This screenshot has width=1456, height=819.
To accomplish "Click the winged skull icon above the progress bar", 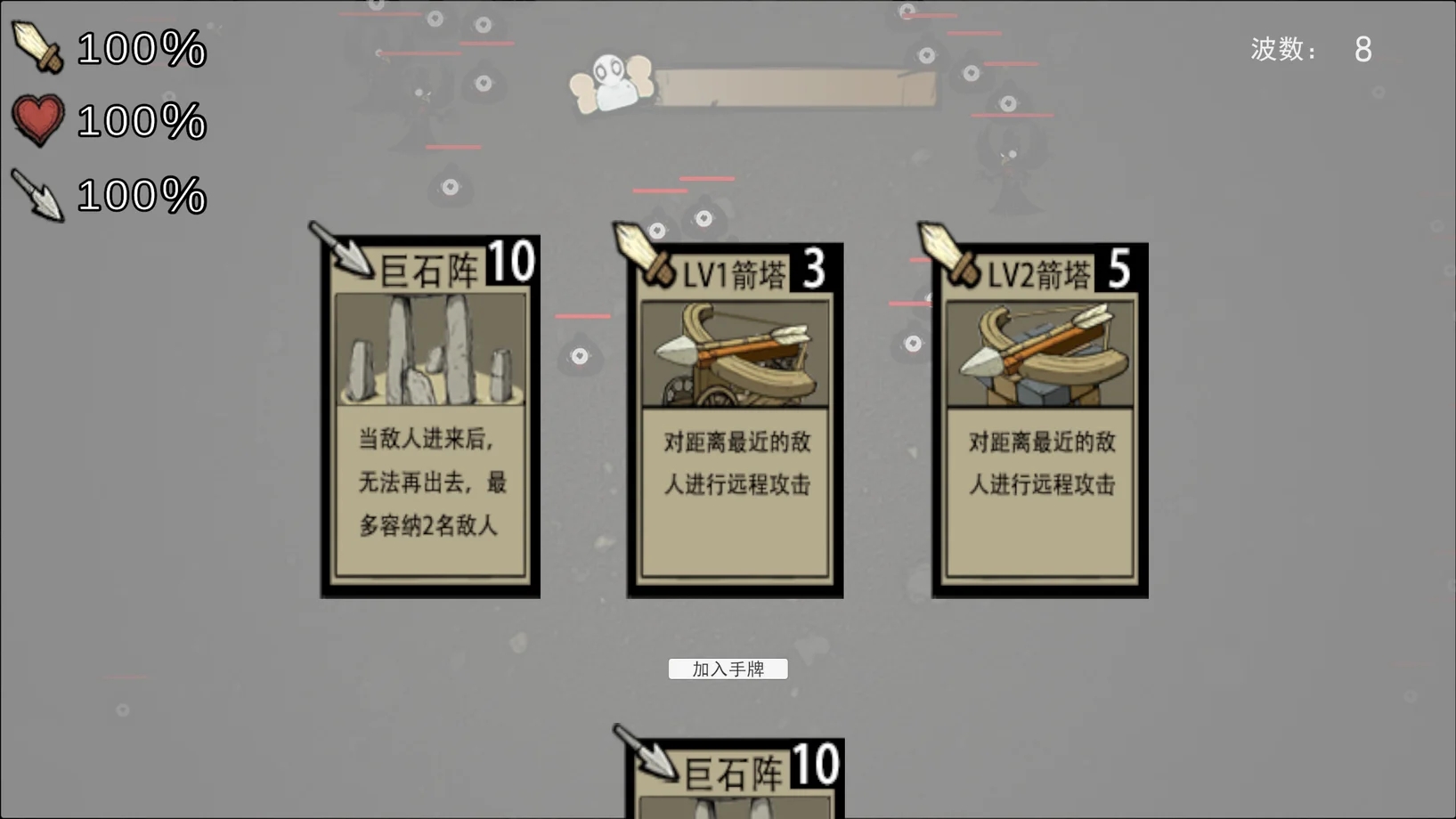I will point(611,78).
